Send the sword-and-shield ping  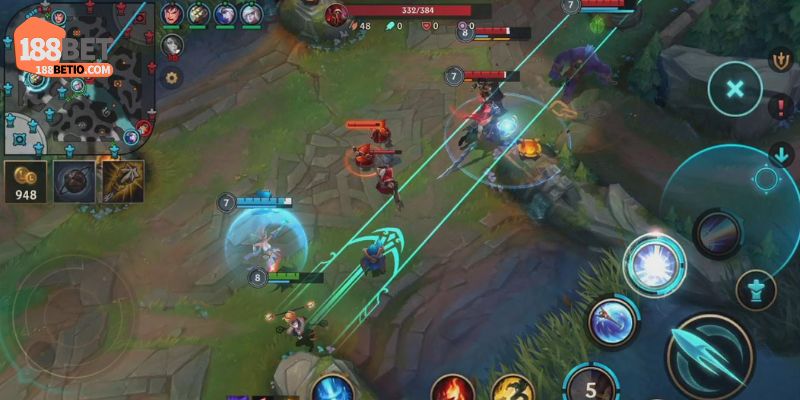(780, 59)
